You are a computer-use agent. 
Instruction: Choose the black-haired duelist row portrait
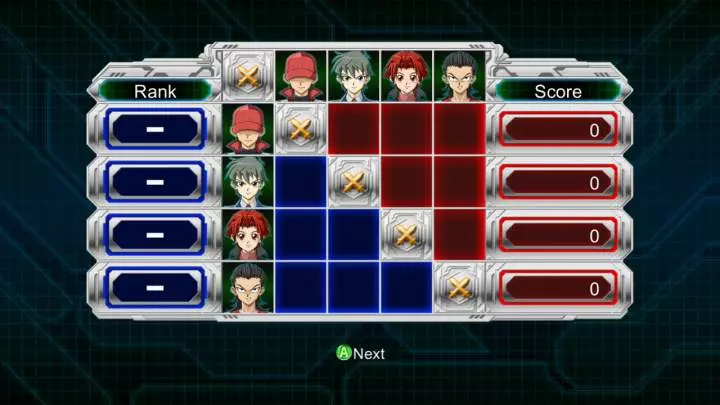point(246,288)
